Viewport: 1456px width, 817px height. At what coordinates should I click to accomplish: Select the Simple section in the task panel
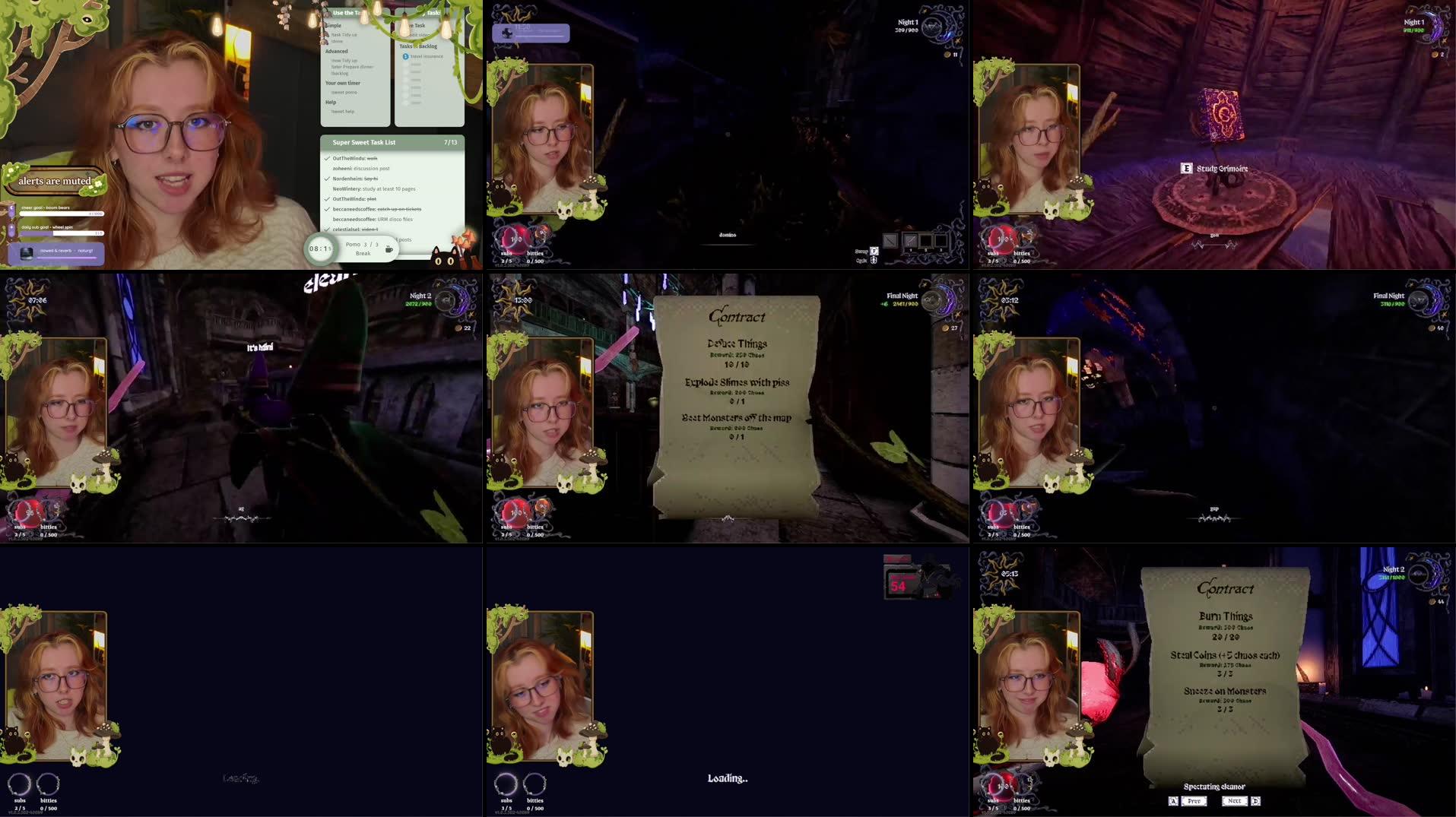click(335, 25)
